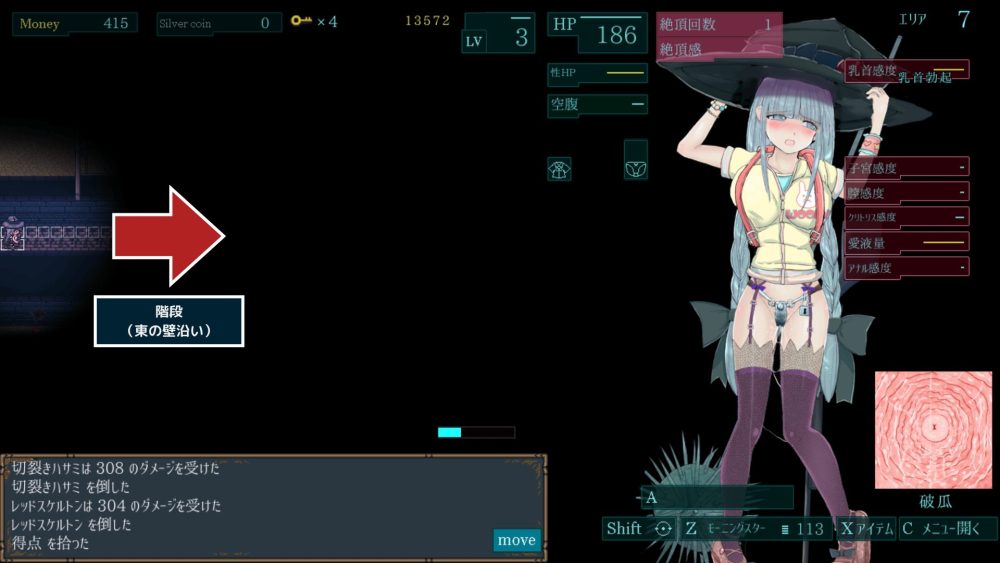Image resolution: width=1000 pixels, height=563 pixels.
Task: Click the underwear clothing status icon
Action: (635, 169)
